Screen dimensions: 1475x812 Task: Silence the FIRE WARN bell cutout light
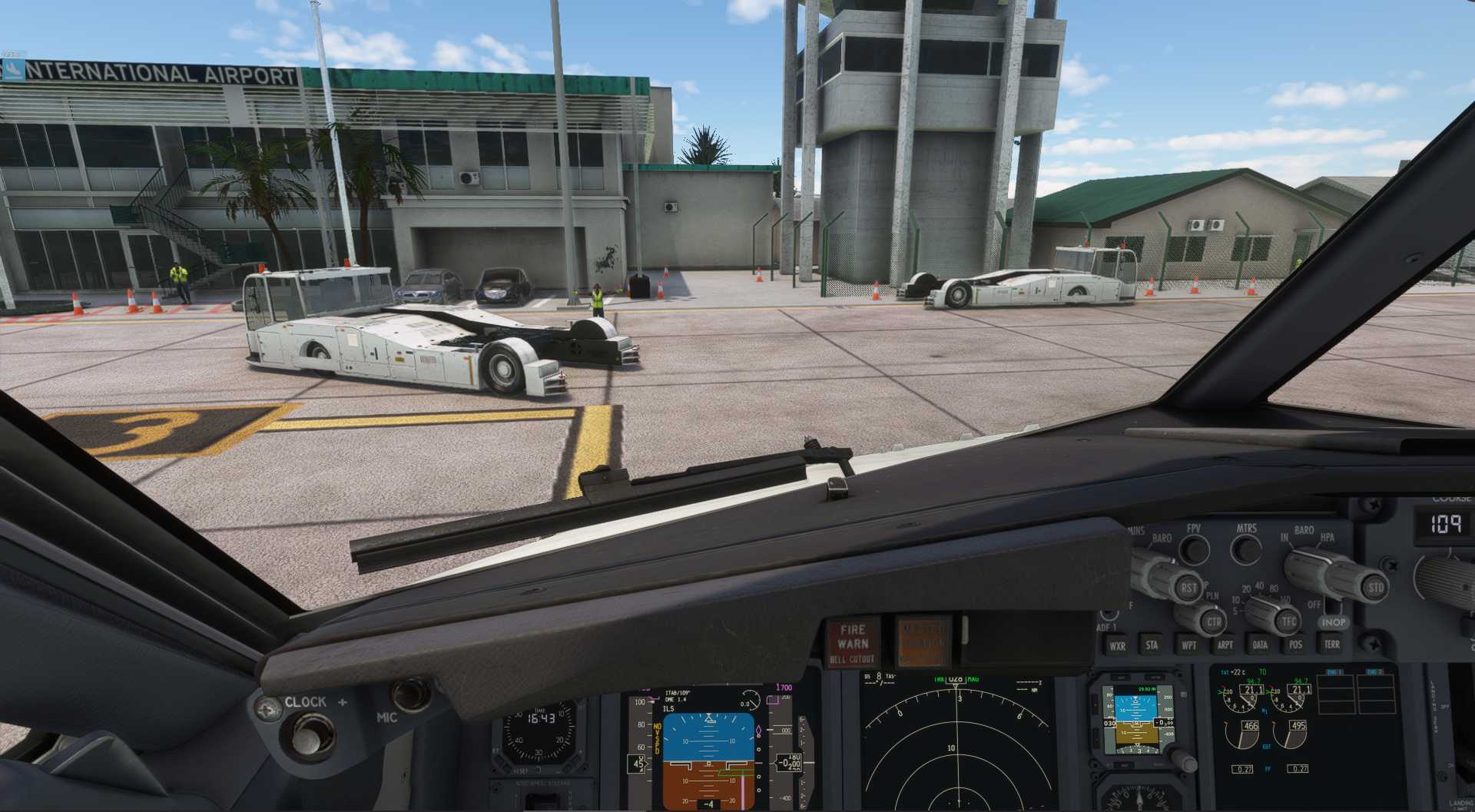point(852,643)
